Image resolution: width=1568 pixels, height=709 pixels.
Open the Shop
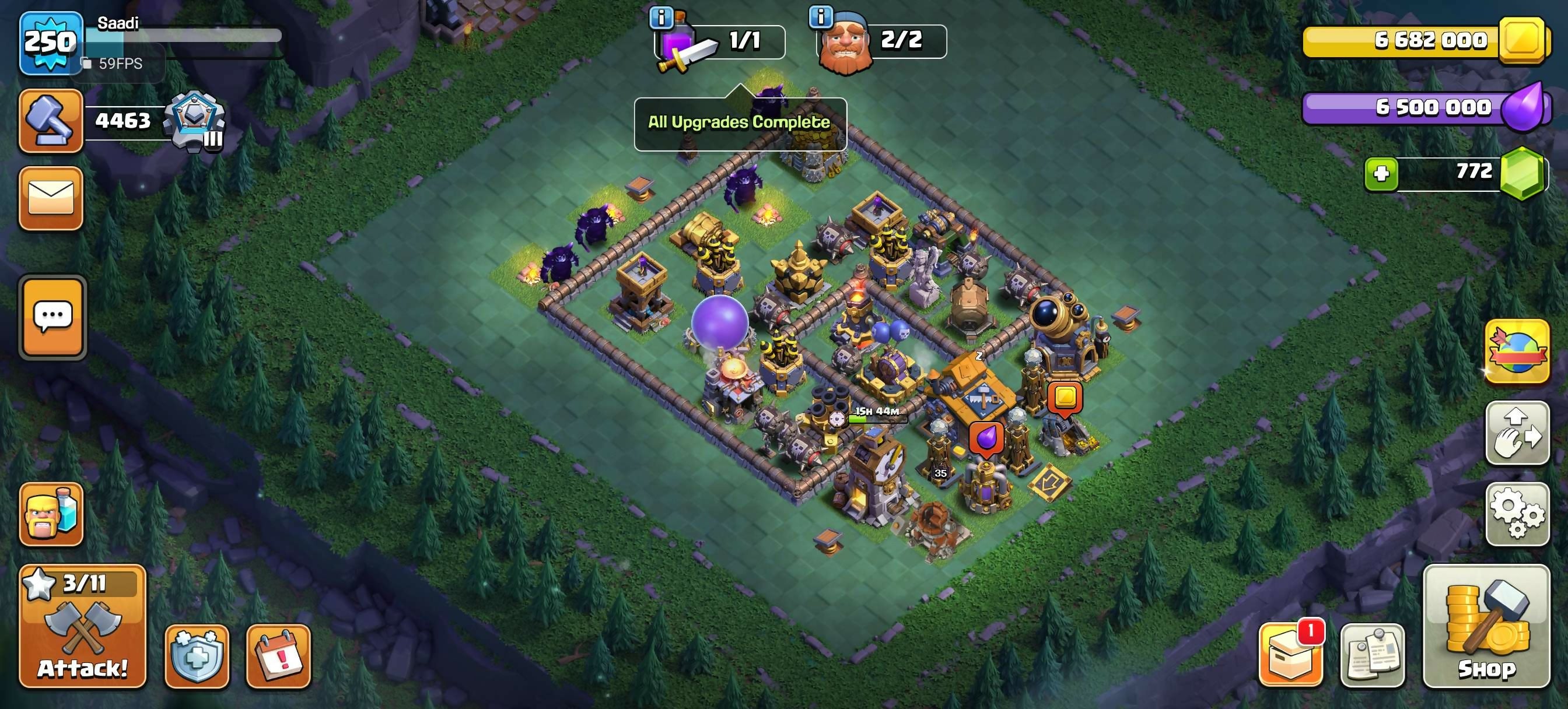[1486, 627]
